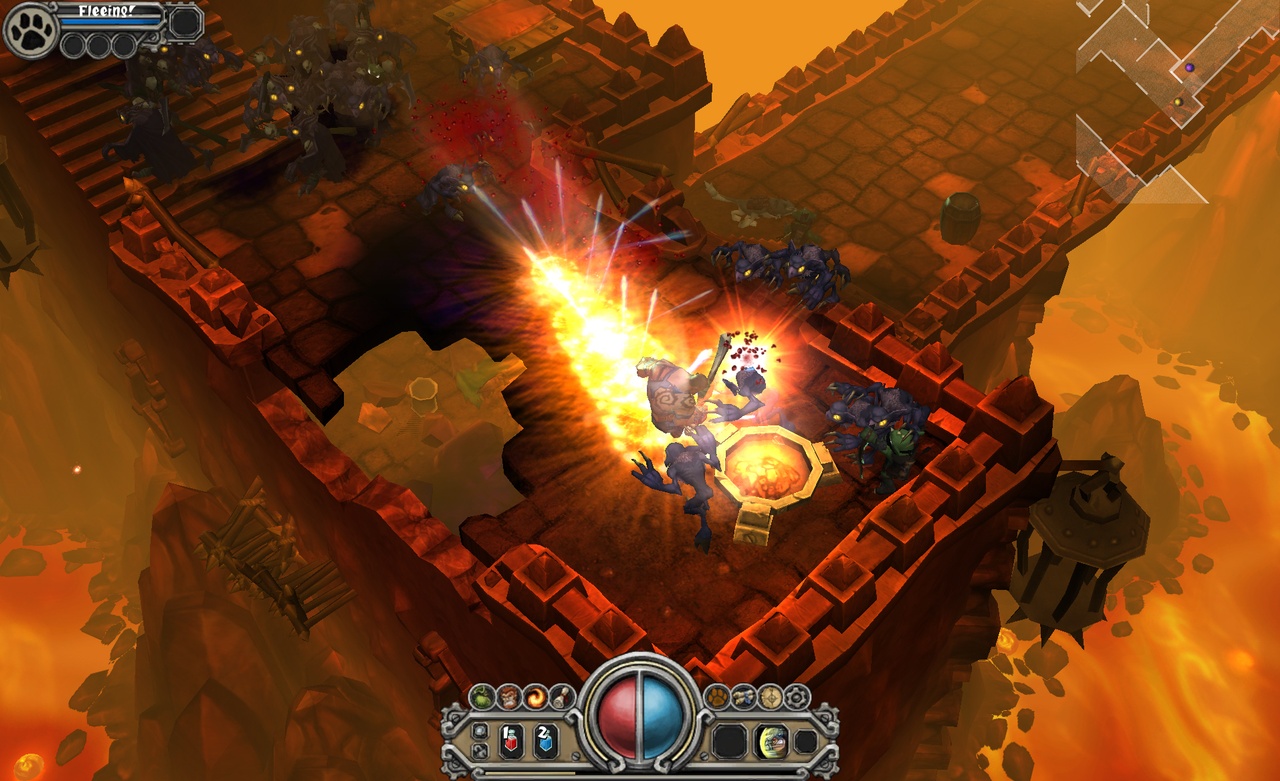Open the world map compass icon
This screenshot has width=1280, height=781.
(771, 696)
